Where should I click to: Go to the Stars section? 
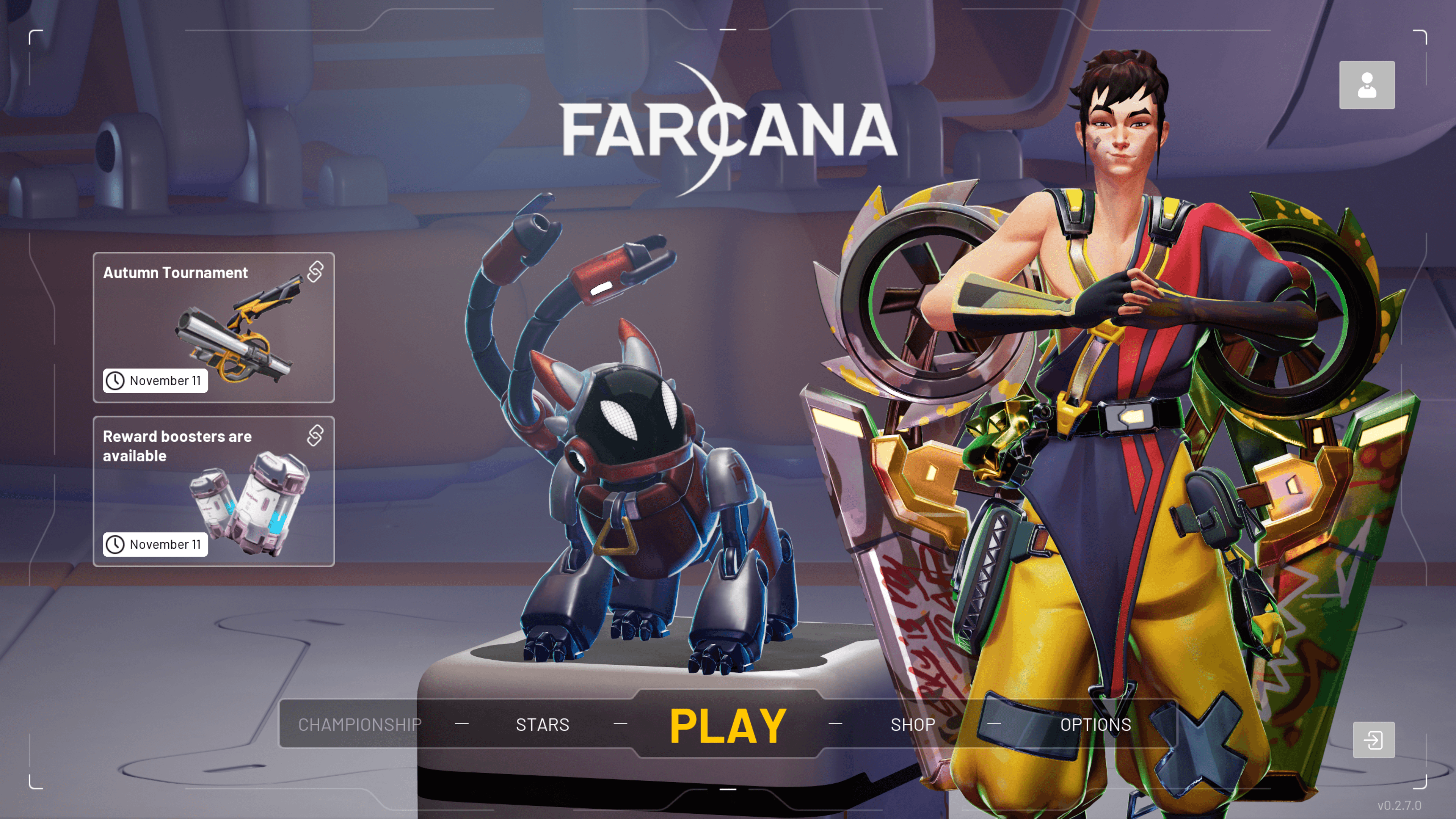542,725
